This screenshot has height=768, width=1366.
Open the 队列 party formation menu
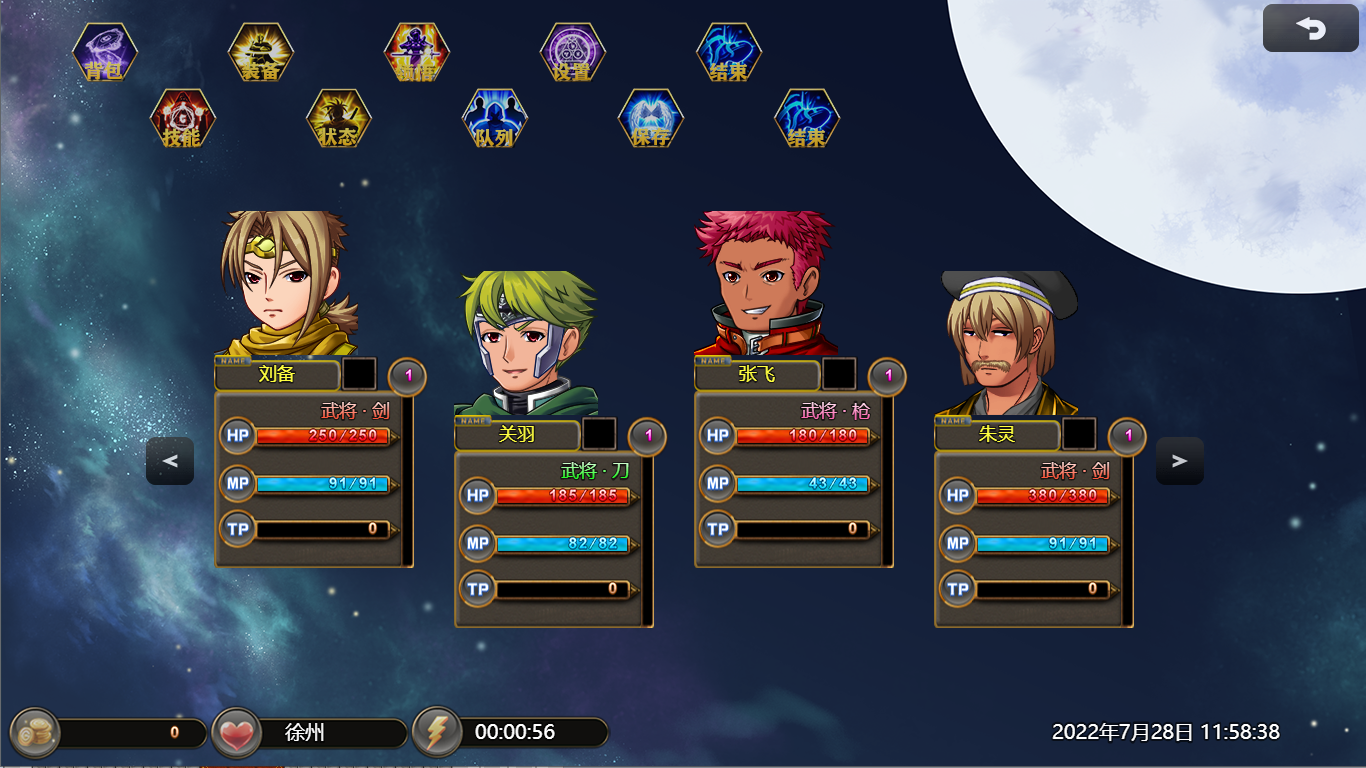pyautogui.click(x=495, y=119)
